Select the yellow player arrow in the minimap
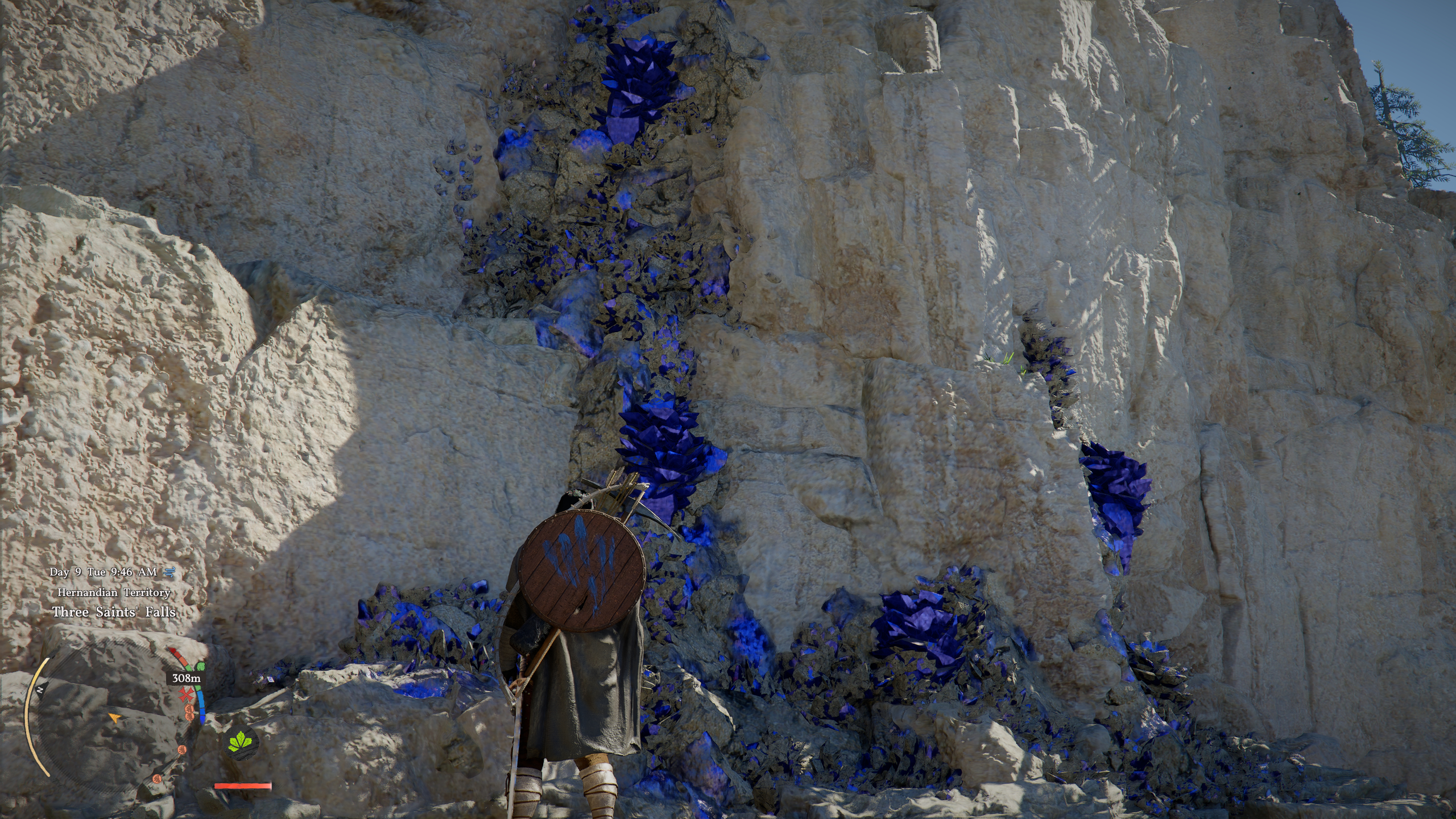 (x=116, y=718)
